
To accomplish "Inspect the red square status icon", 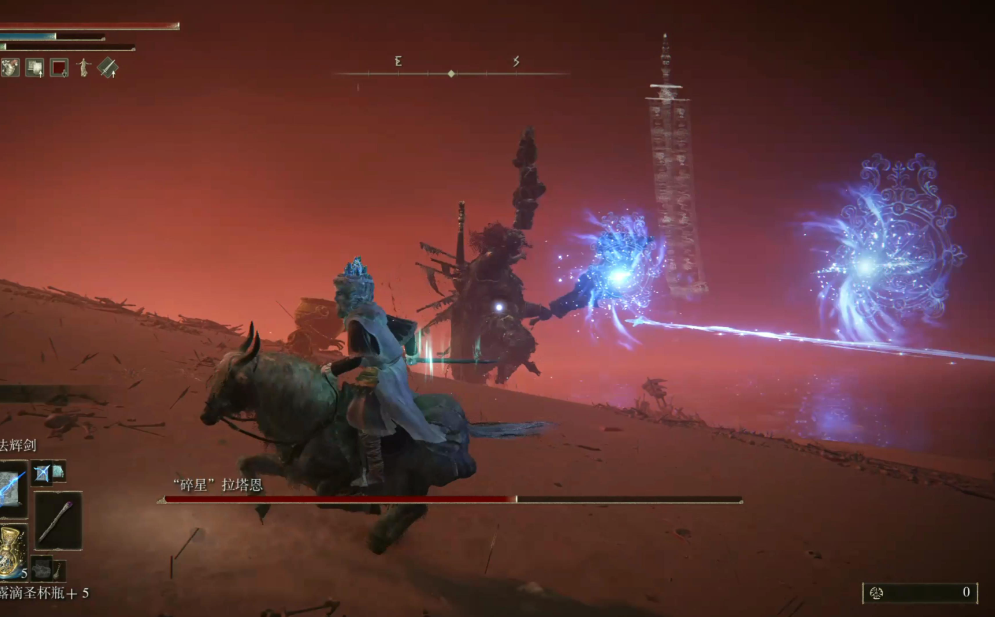I will click(59, 68).
